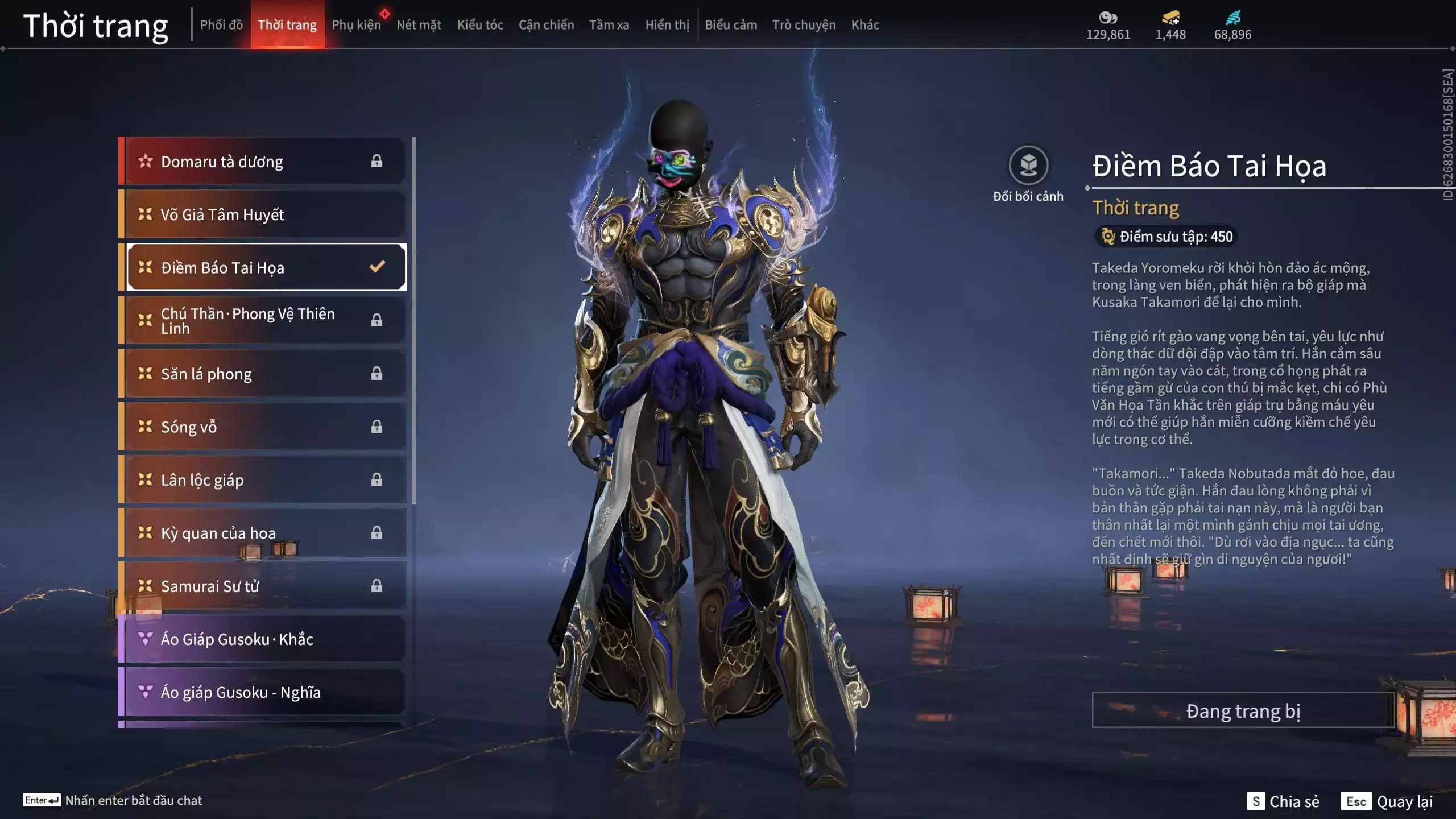Show the Hiển thị tab
This screenshot has height=819, width=1456.
(667, 25)
